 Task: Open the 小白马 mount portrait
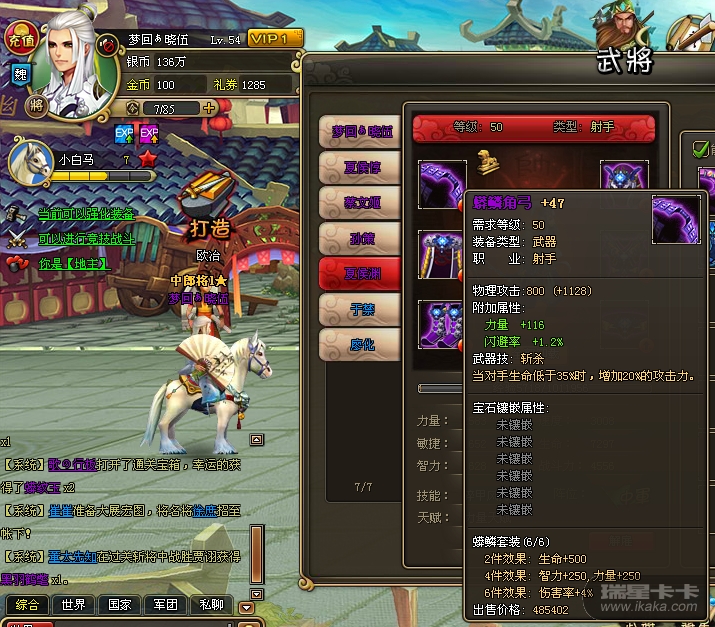[31, 160]
